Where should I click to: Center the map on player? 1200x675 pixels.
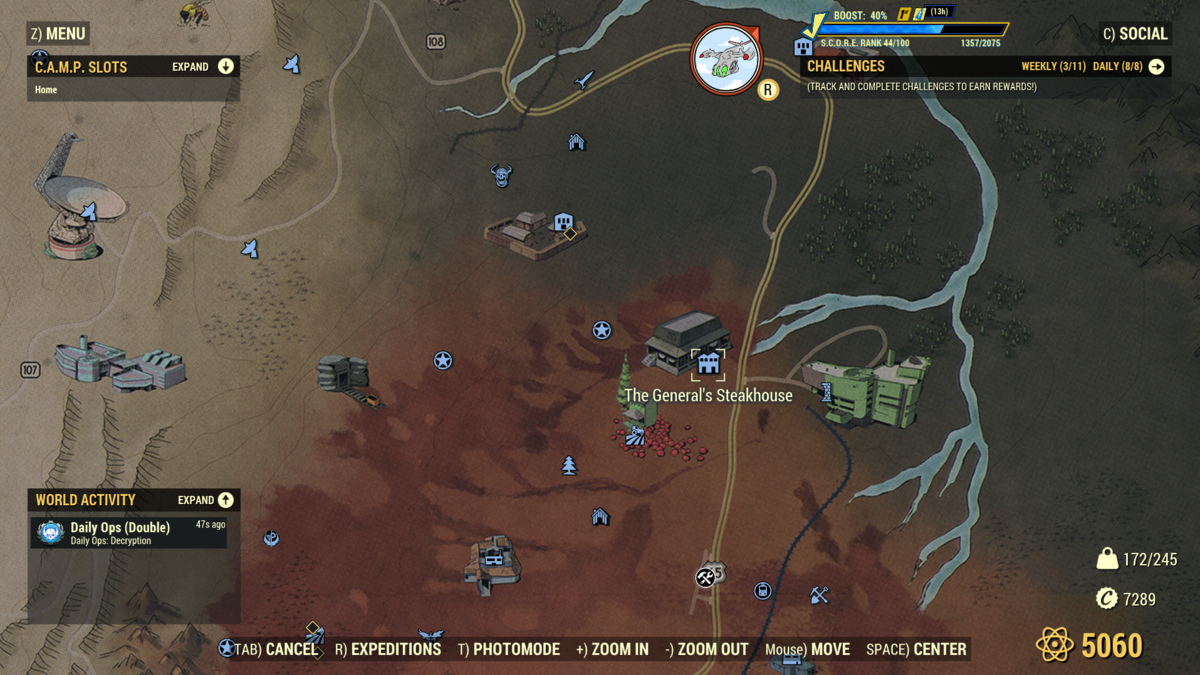coord(916,649)
